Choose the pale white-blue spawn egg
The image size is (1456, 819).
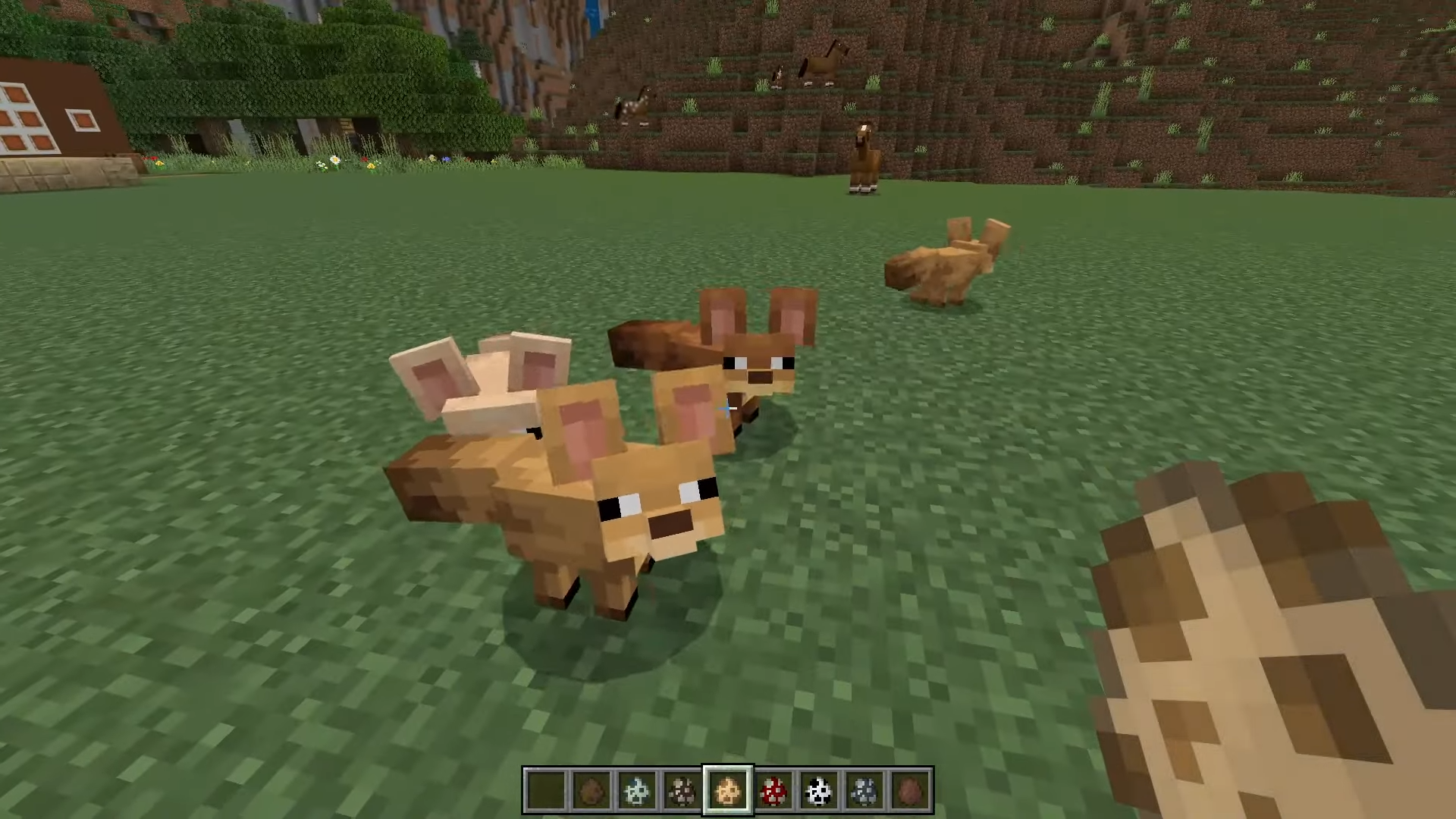tap(637, 790)
